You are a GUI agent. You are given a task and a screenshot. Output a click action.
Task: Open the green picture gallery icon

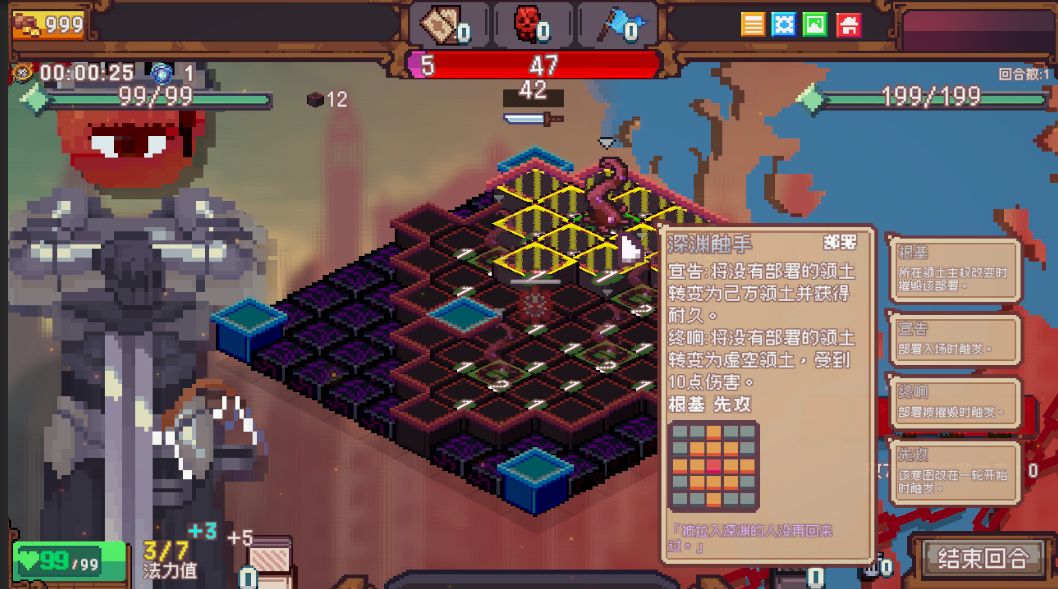(815, 24)
